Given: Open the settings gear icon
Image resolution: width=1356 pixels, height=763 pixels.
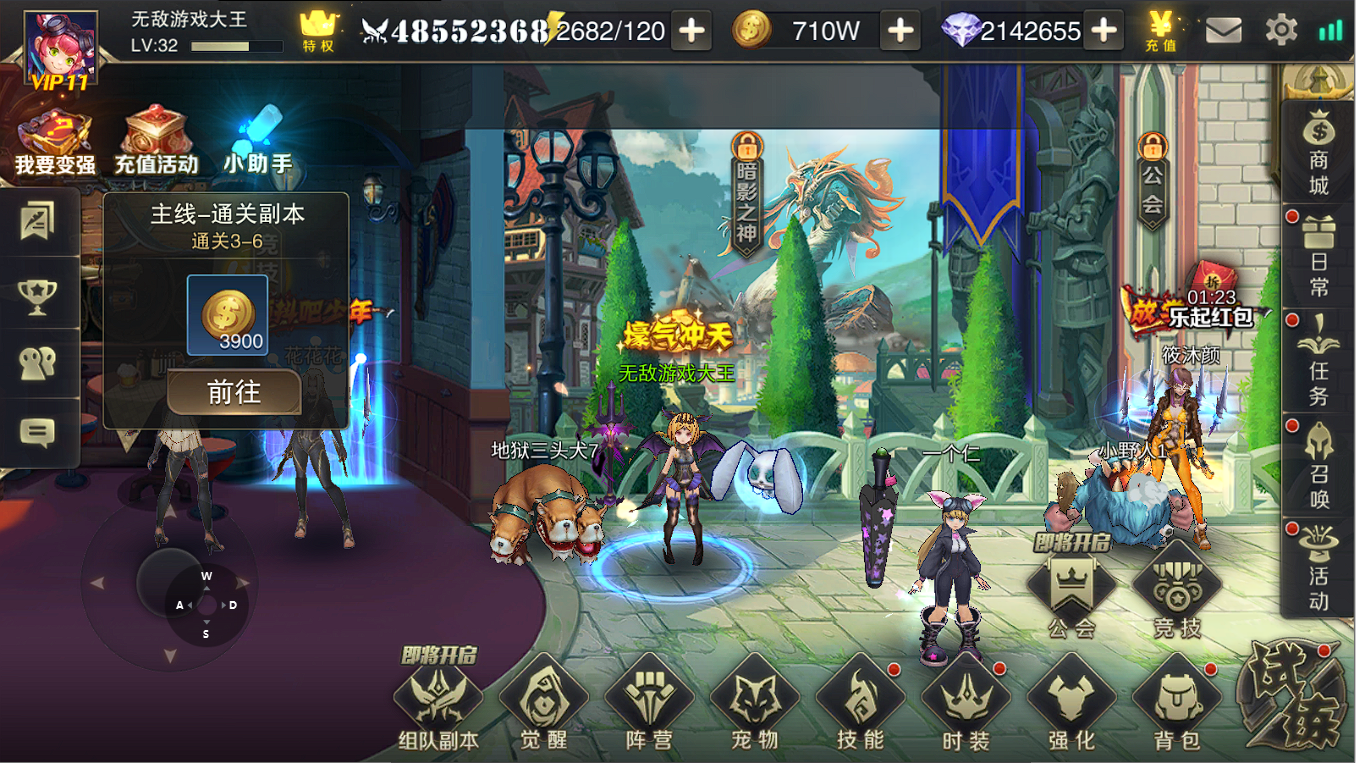Looking at the screenshot, I should [1281, 30].
